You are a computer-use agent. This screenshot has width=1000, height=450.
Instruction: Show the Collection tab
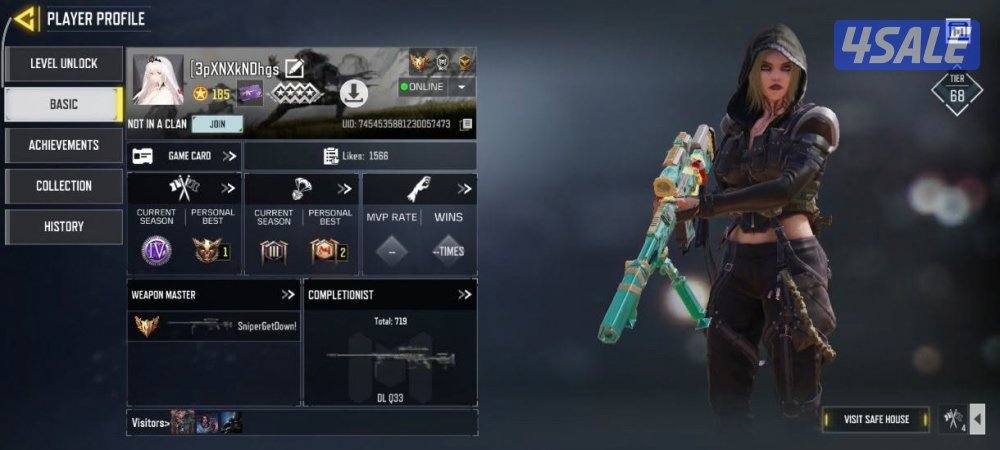coord(63,186)
